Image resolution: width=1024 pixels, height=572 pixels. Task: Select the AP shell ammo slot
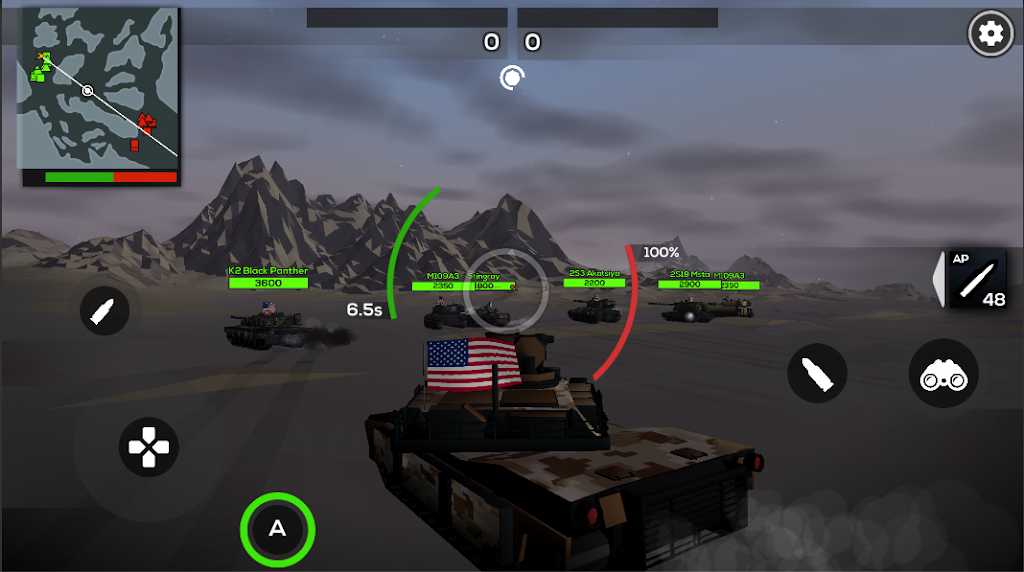(x=977, y=278)
